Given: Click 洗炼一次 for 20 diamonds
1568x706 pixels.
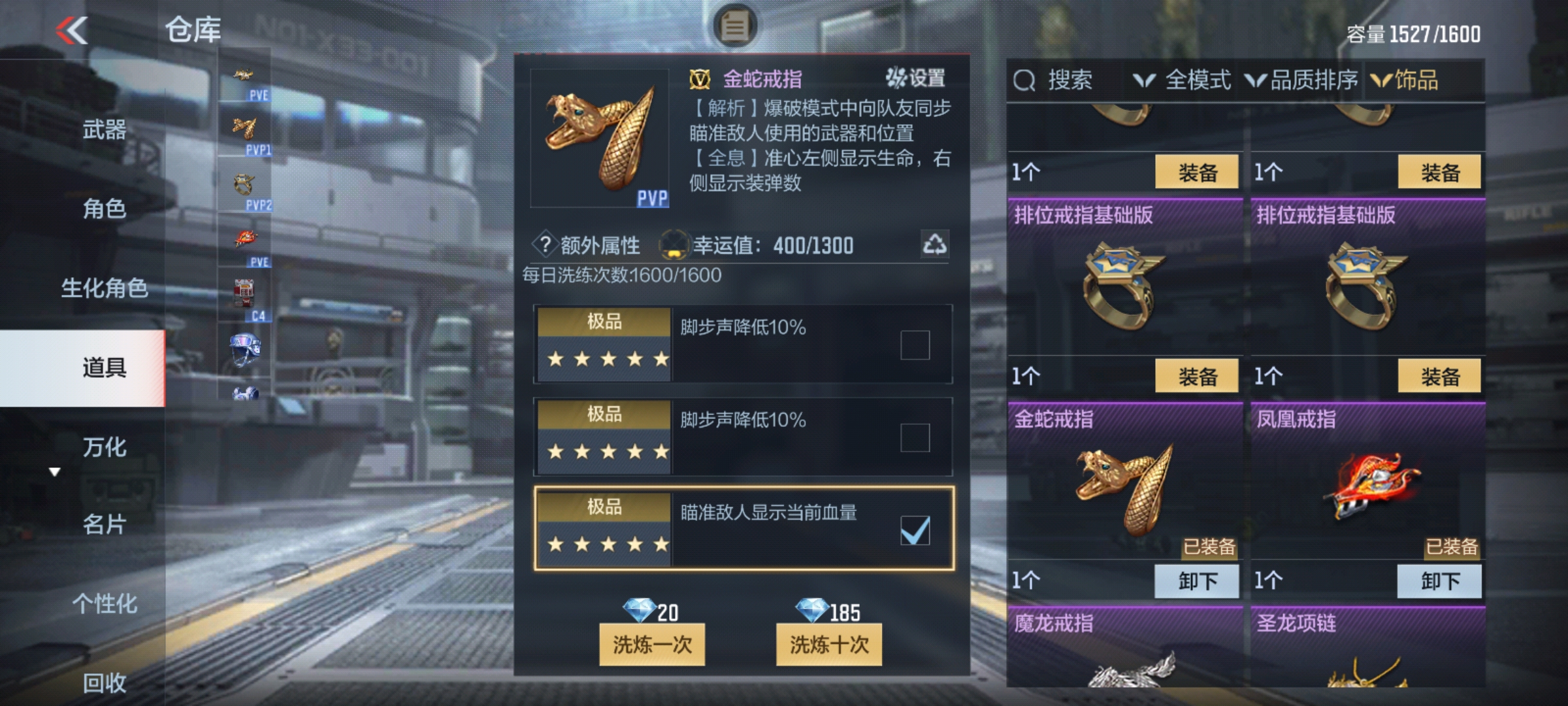Looking at the screenshot, I should click(652, 645).
